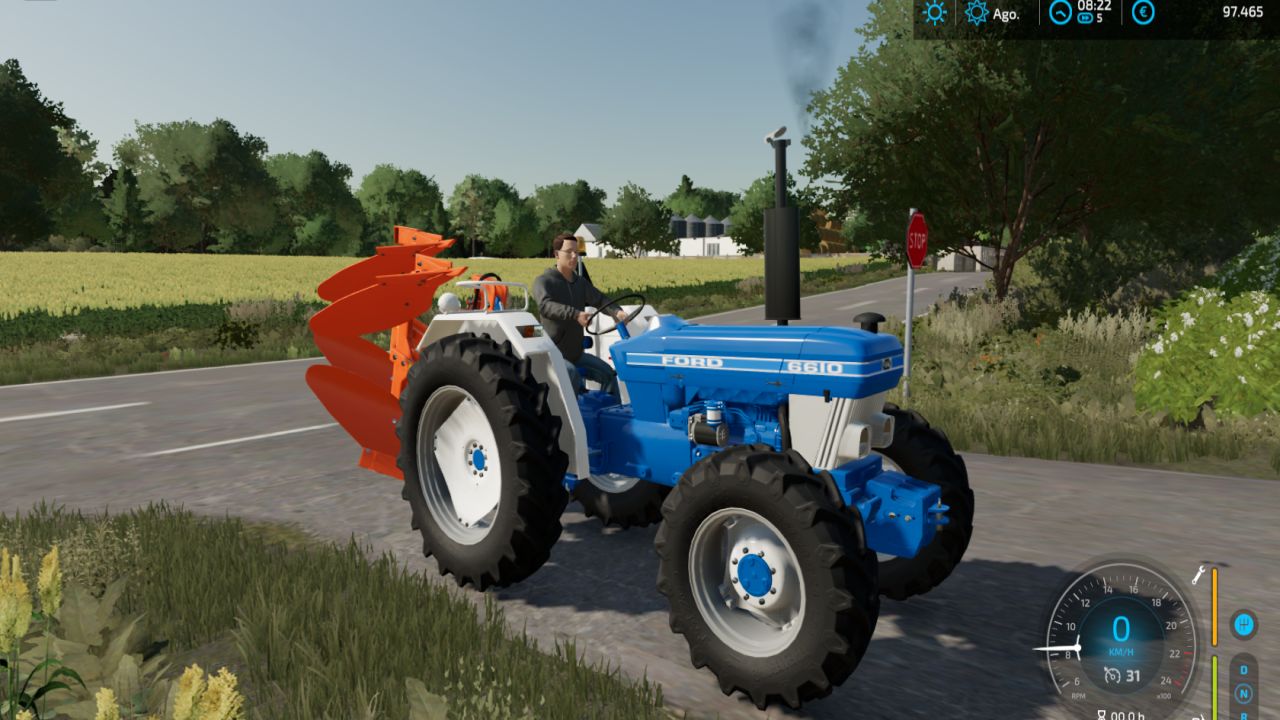Image resolution: width=1280 pixels, height=720 pixels.
Task: Open the weather forecast icon next to Ago.
Action: pos(975,12)
